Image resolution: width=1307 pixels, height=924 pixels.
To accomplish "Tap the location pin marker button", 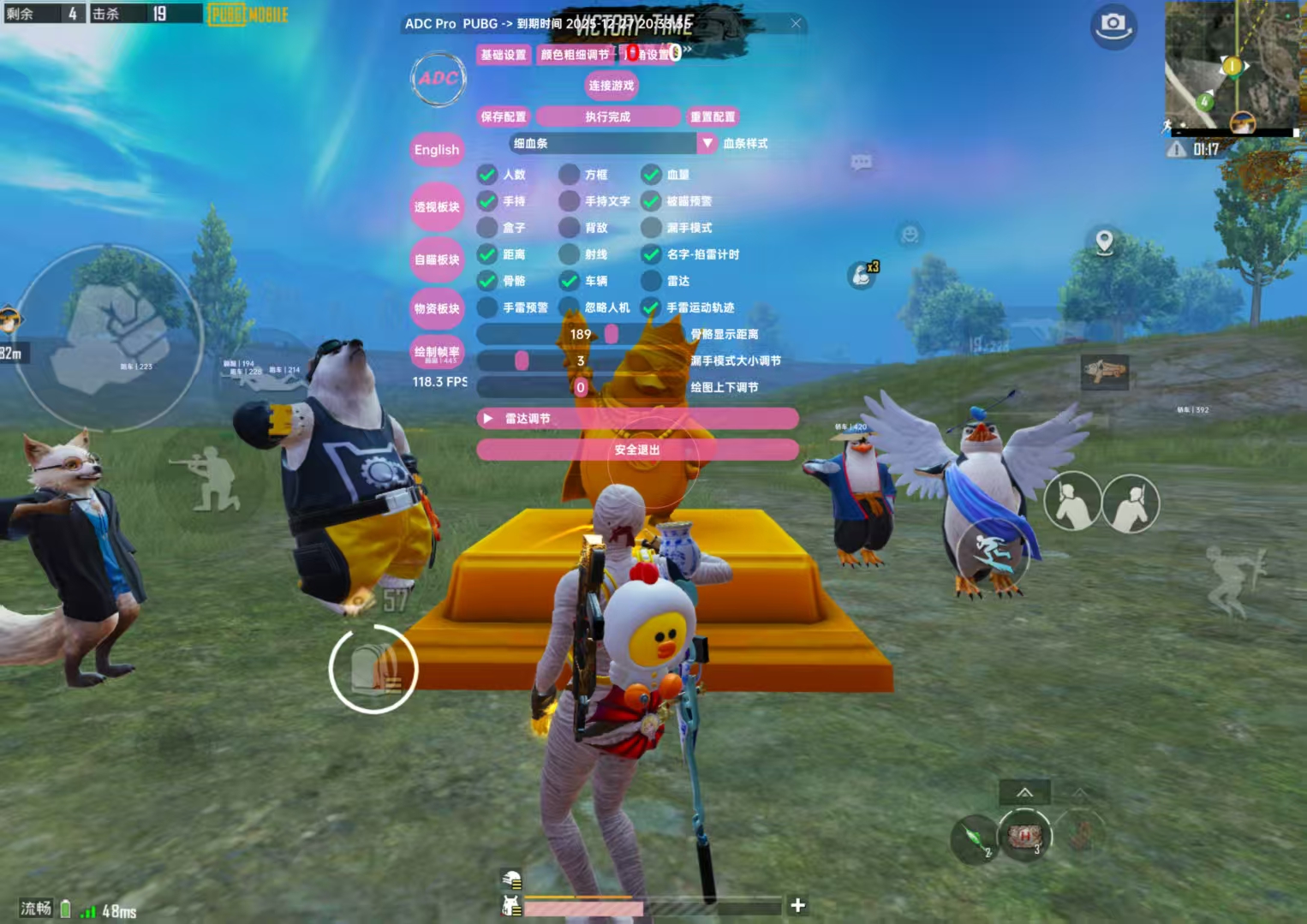I will click(x=1105, y=241).
